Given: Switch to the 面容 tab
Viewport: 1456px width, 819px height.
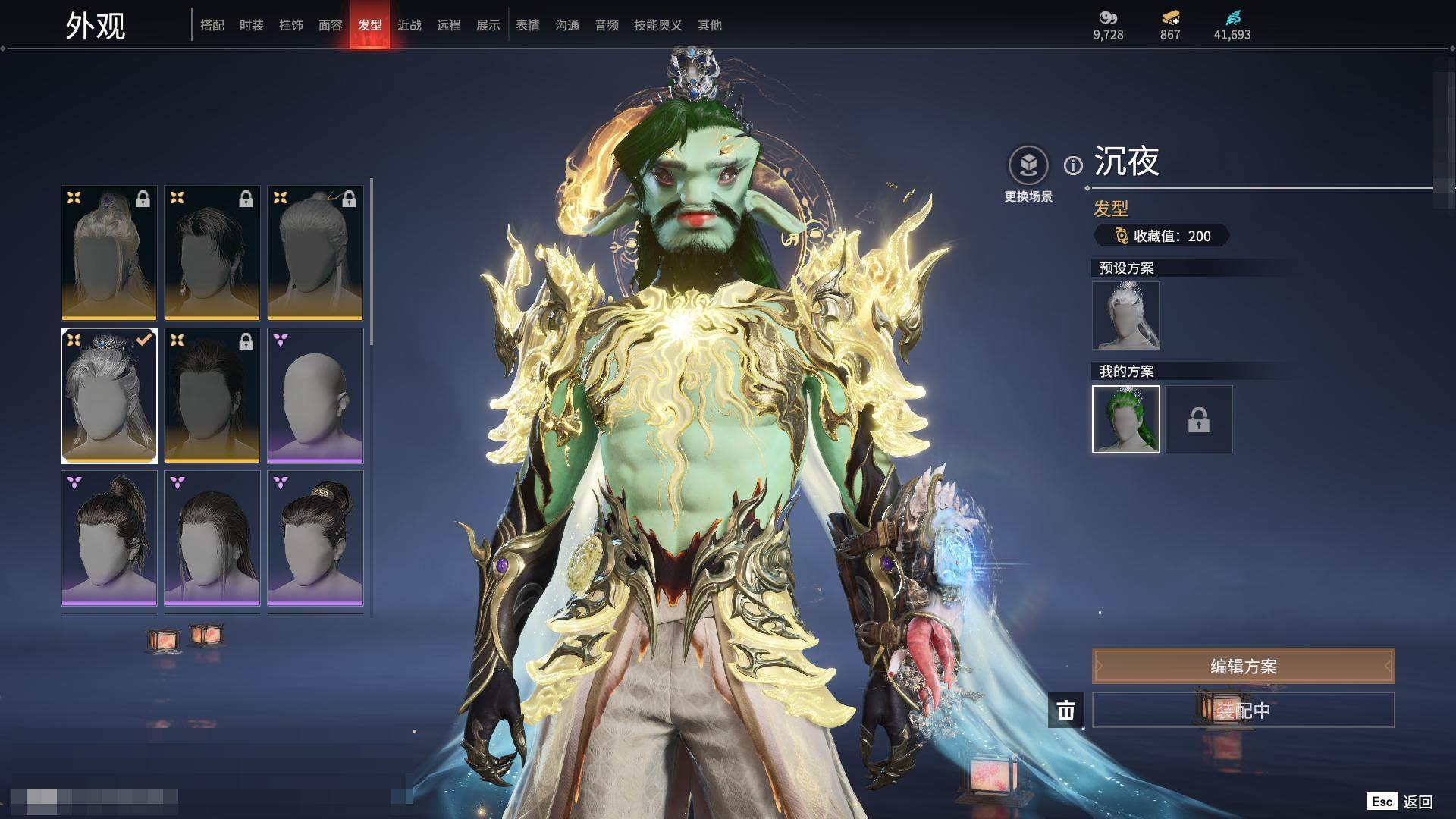Looking at the screenshot, I should click(x=331, y=25).
